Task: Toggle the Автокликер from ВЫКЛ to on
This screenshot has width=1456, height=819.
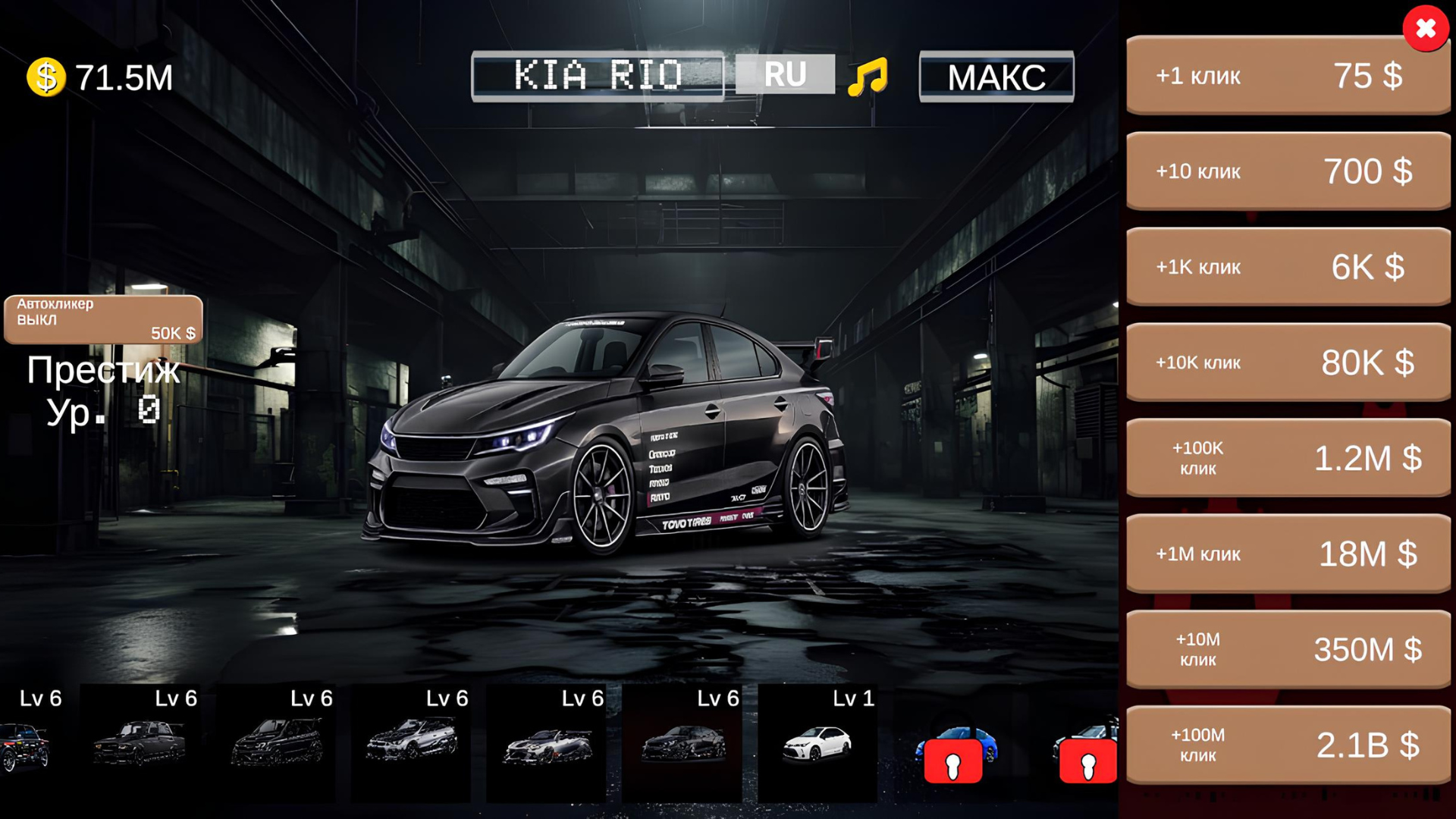Action: pos(102,318)
